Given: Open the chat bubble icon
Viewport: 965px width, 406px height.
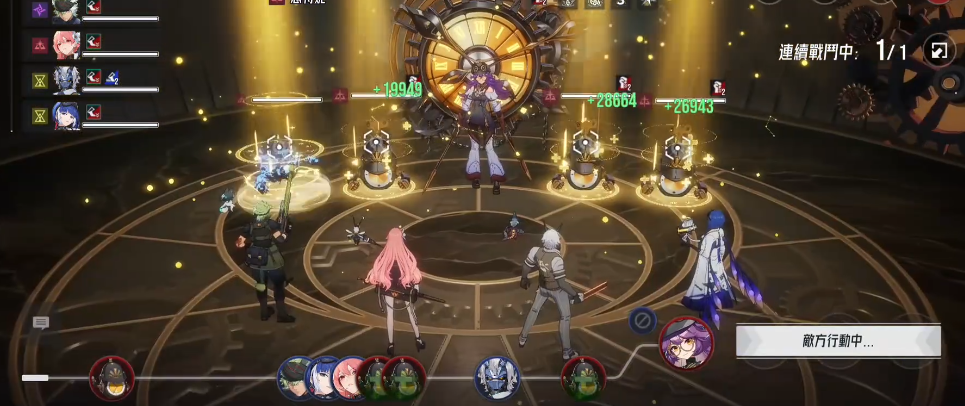Looking at the screenshot, I should pyautogui.click(x=41, y=323).
